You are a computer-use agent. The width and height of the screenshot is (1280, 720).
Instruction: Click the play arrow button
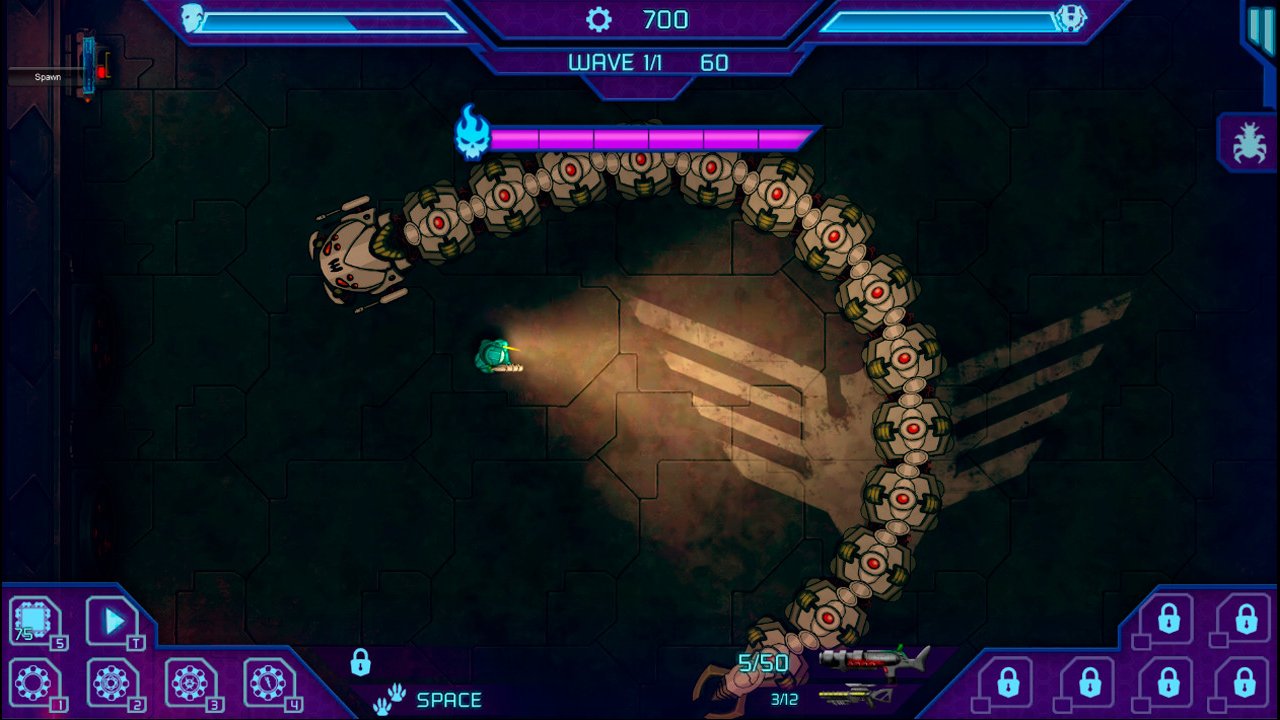tap(112, 622)
